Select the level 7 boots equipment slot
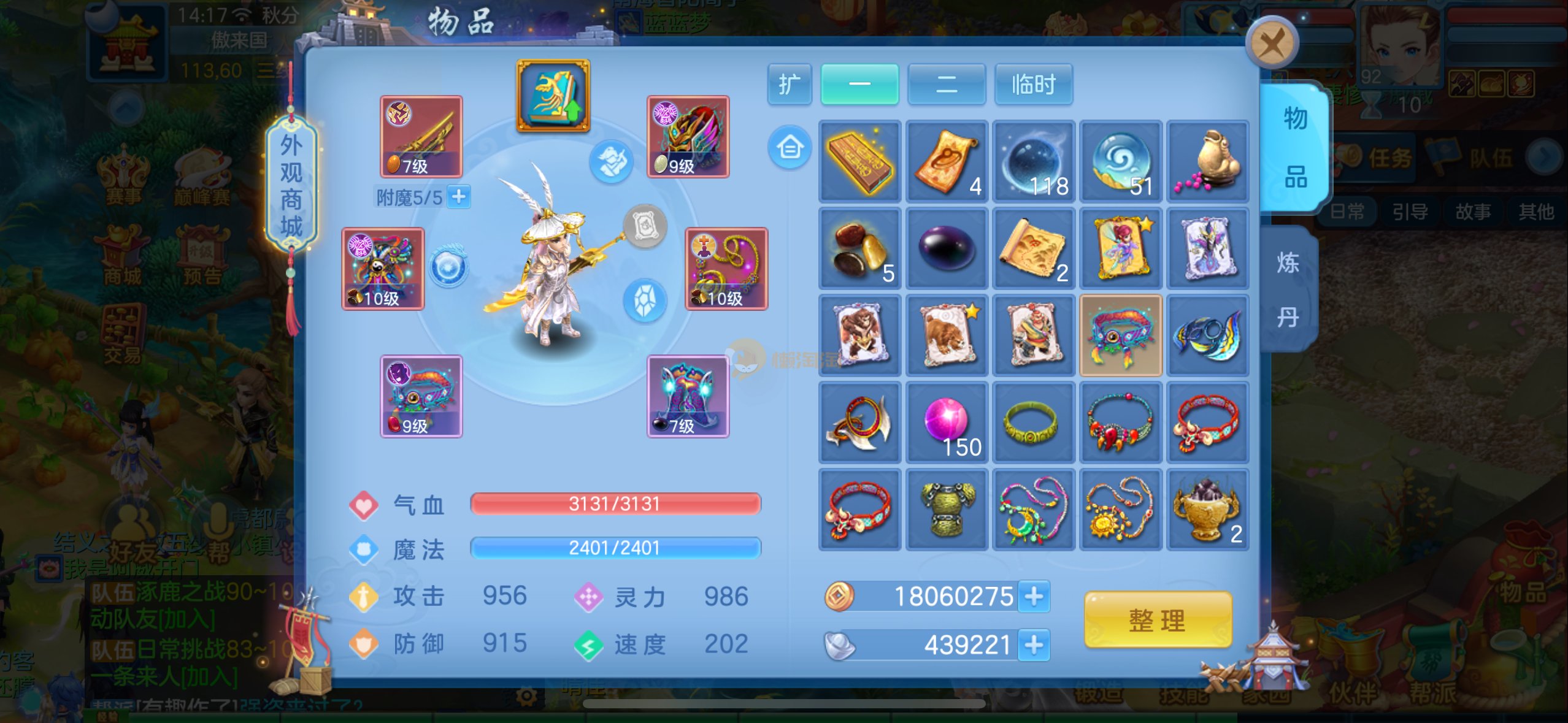The image size is (1568, 723). 688,396
